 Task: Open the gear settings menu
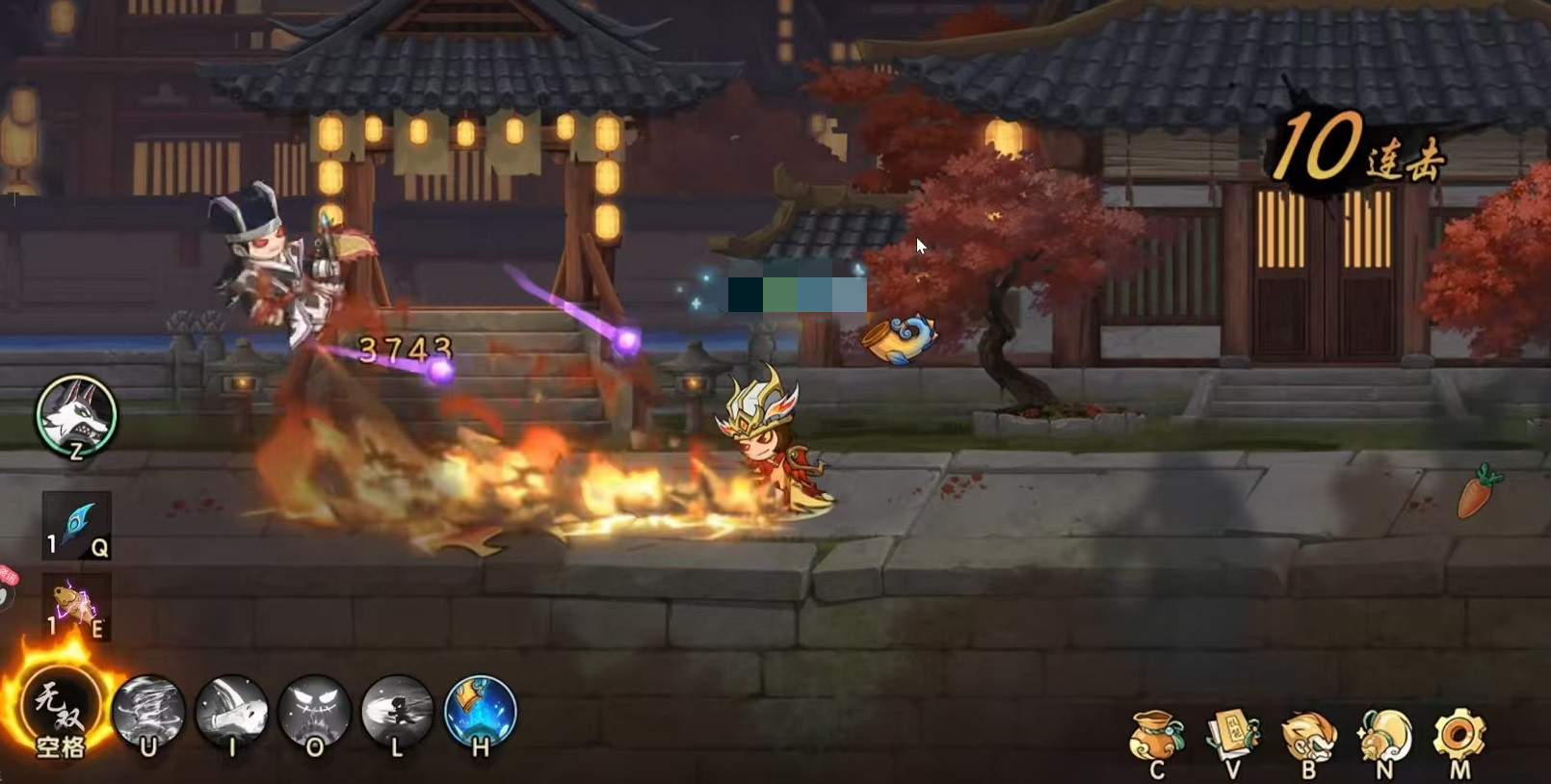(x=1459, y=737)
